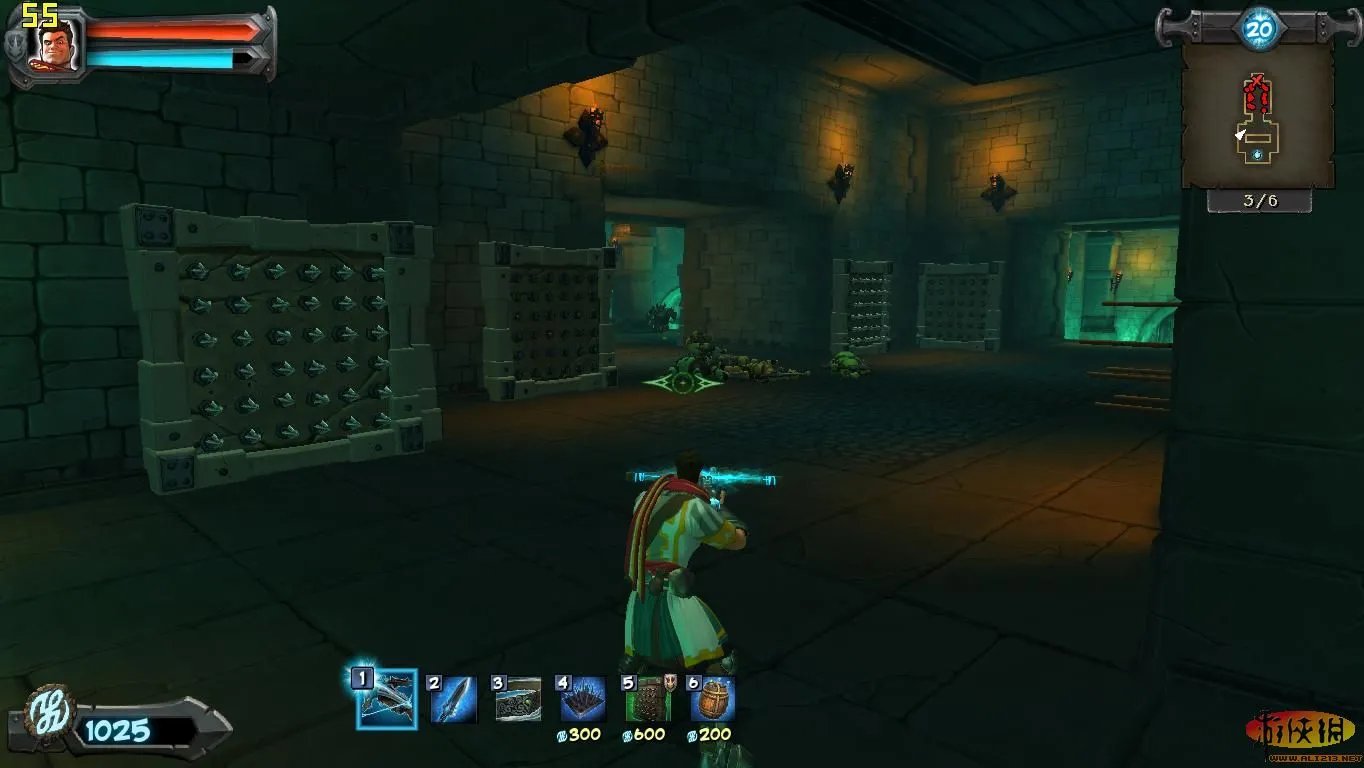Equip the bladestaff in slot 2
The width and height of the screenshot is (1364, 768).
[453, 699]
